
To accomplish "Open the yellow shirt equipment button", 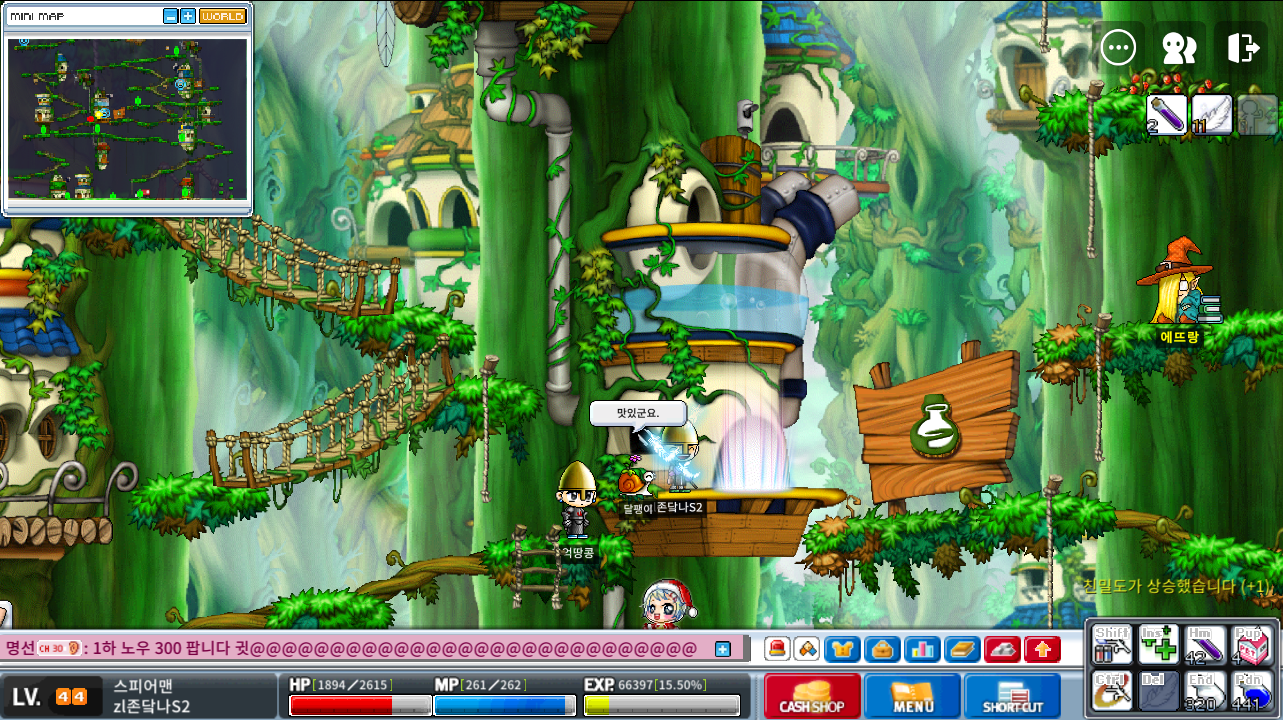I will click(x=842, y=649).
